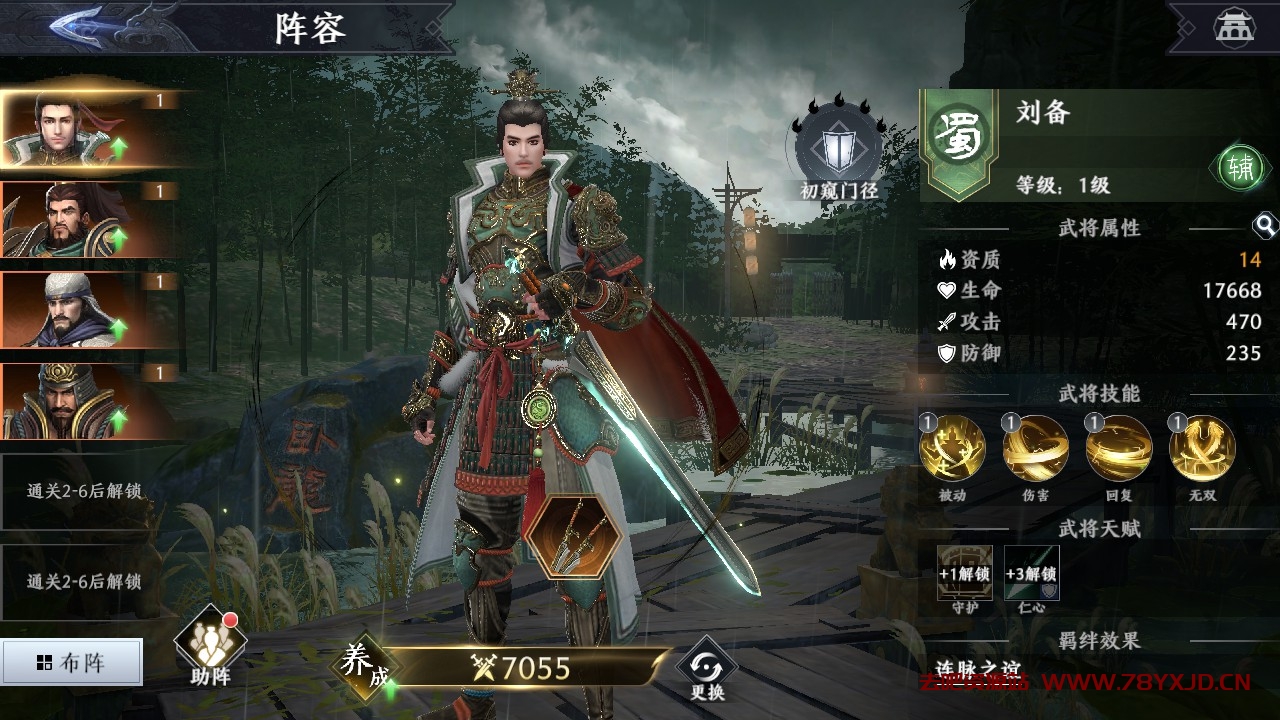Open the 布阵 formation button
Screen dimensions: 1280x720
(72, 662)
